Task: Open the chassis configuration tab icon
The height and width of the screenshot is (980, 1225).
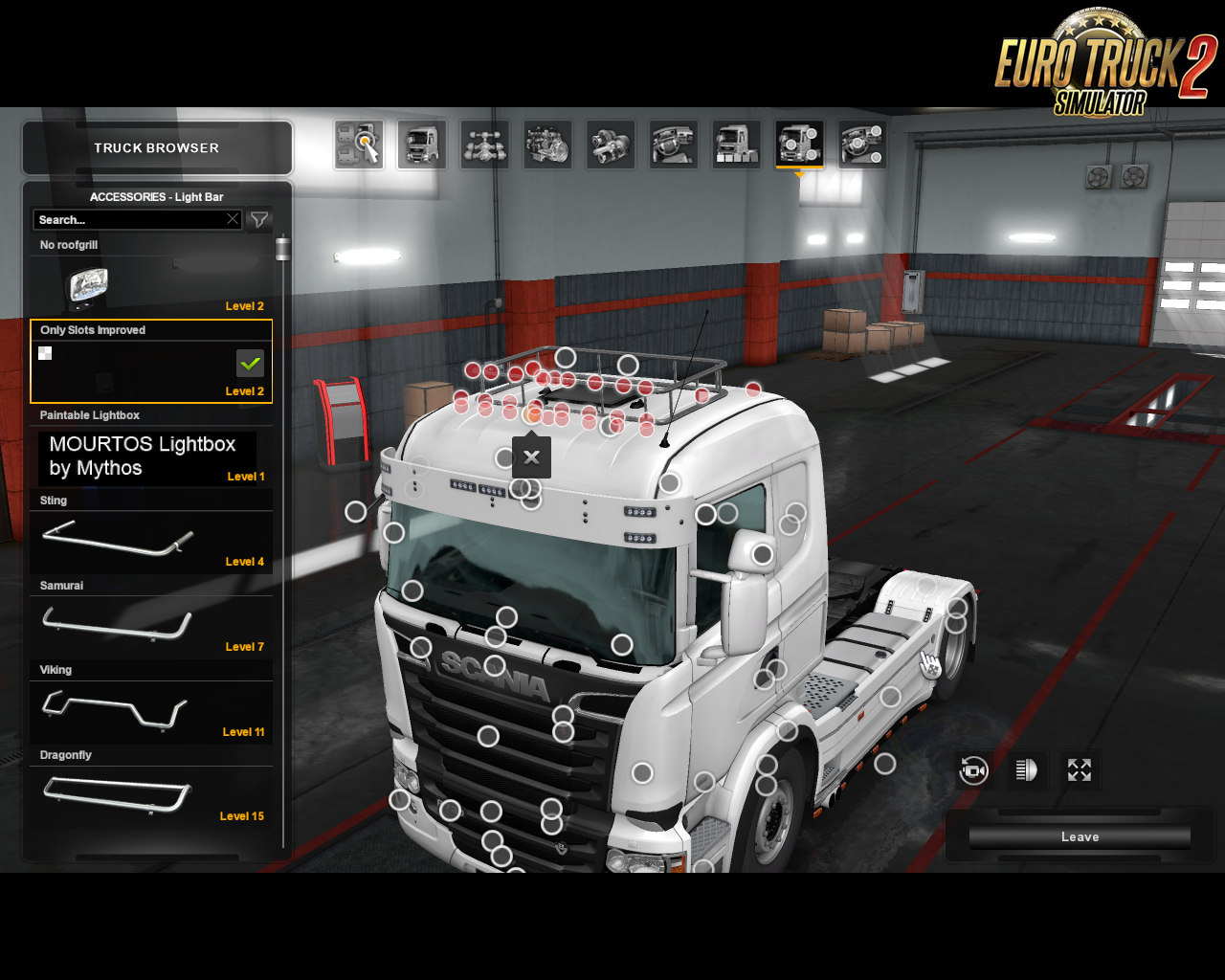Action: point(484,144)
